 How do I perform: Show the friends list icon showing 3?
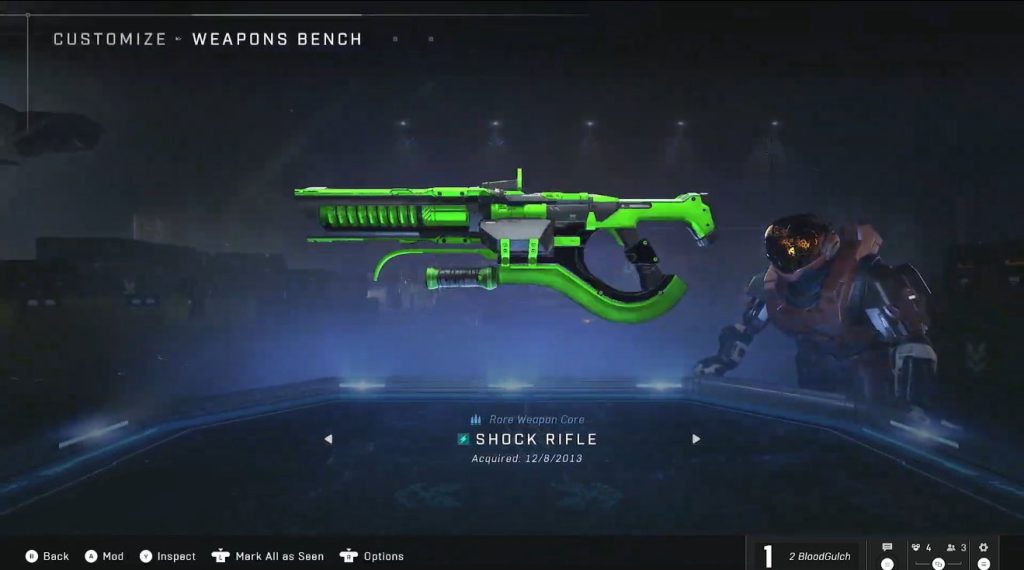point(956,548)
